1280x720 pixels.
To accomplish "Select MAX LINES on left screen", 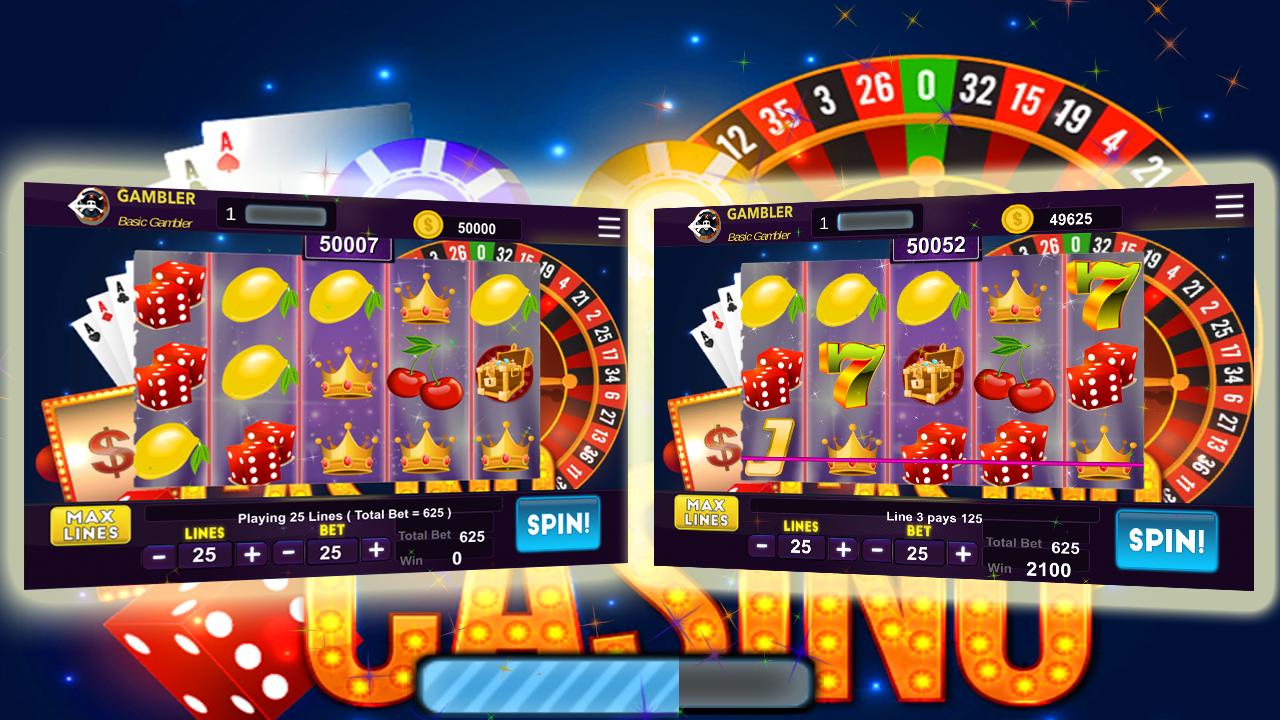I will tap(90, 525).
